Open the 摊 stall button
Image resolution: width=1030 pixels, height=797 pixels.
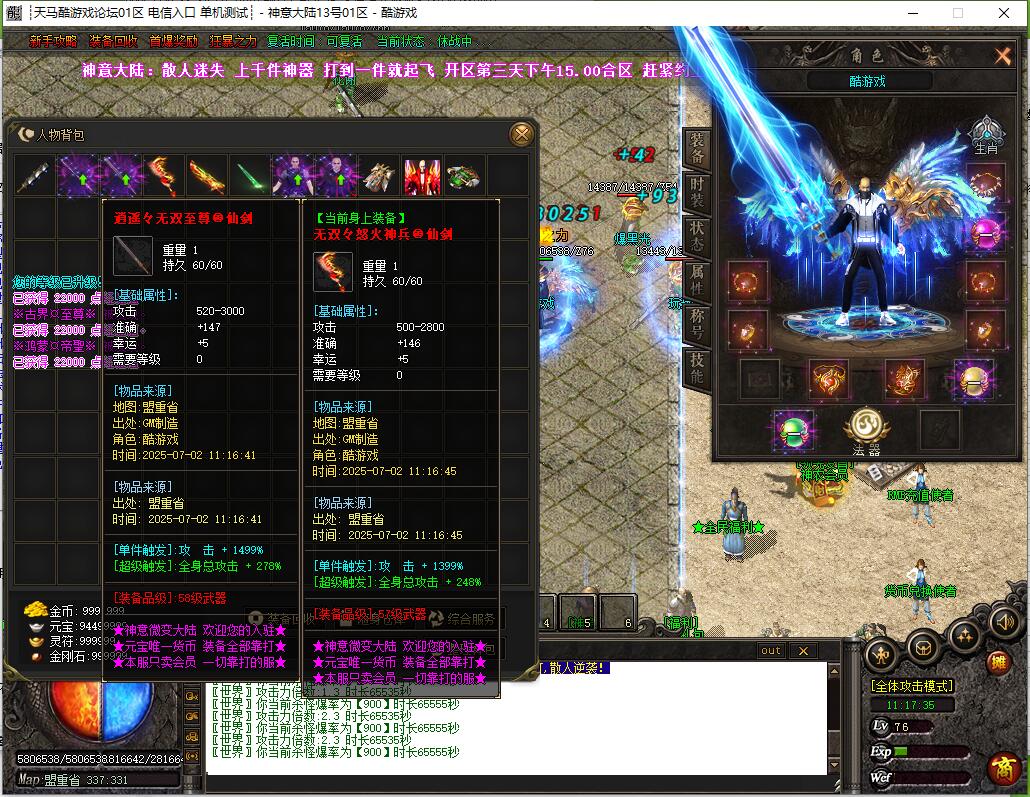(x=998, y=661)
